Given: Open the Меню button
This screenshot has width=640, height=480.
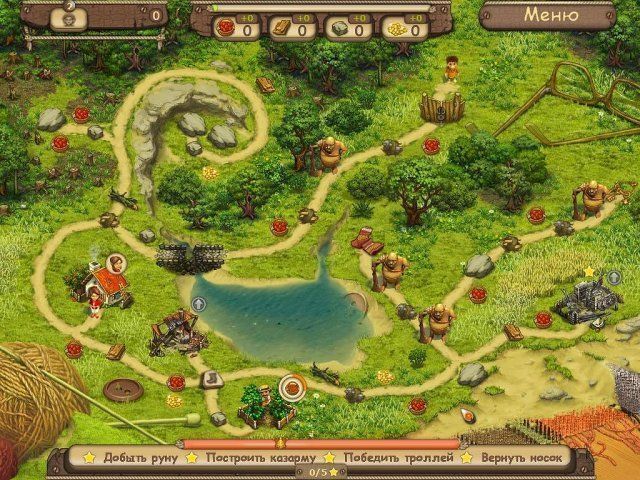Looking at the screenshot, I should click(x=550, y=15).
